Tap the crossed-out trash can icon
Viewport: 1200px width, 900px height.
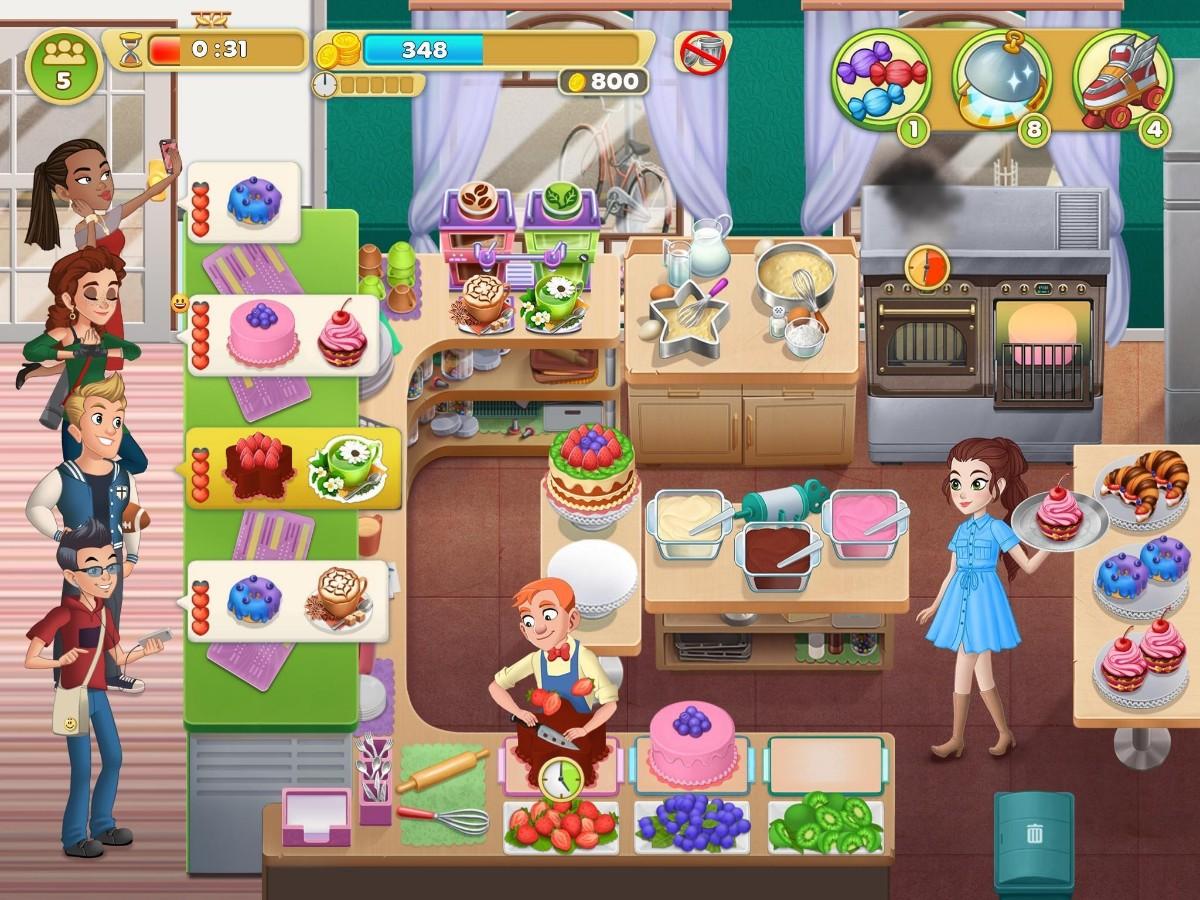[703, 51]
